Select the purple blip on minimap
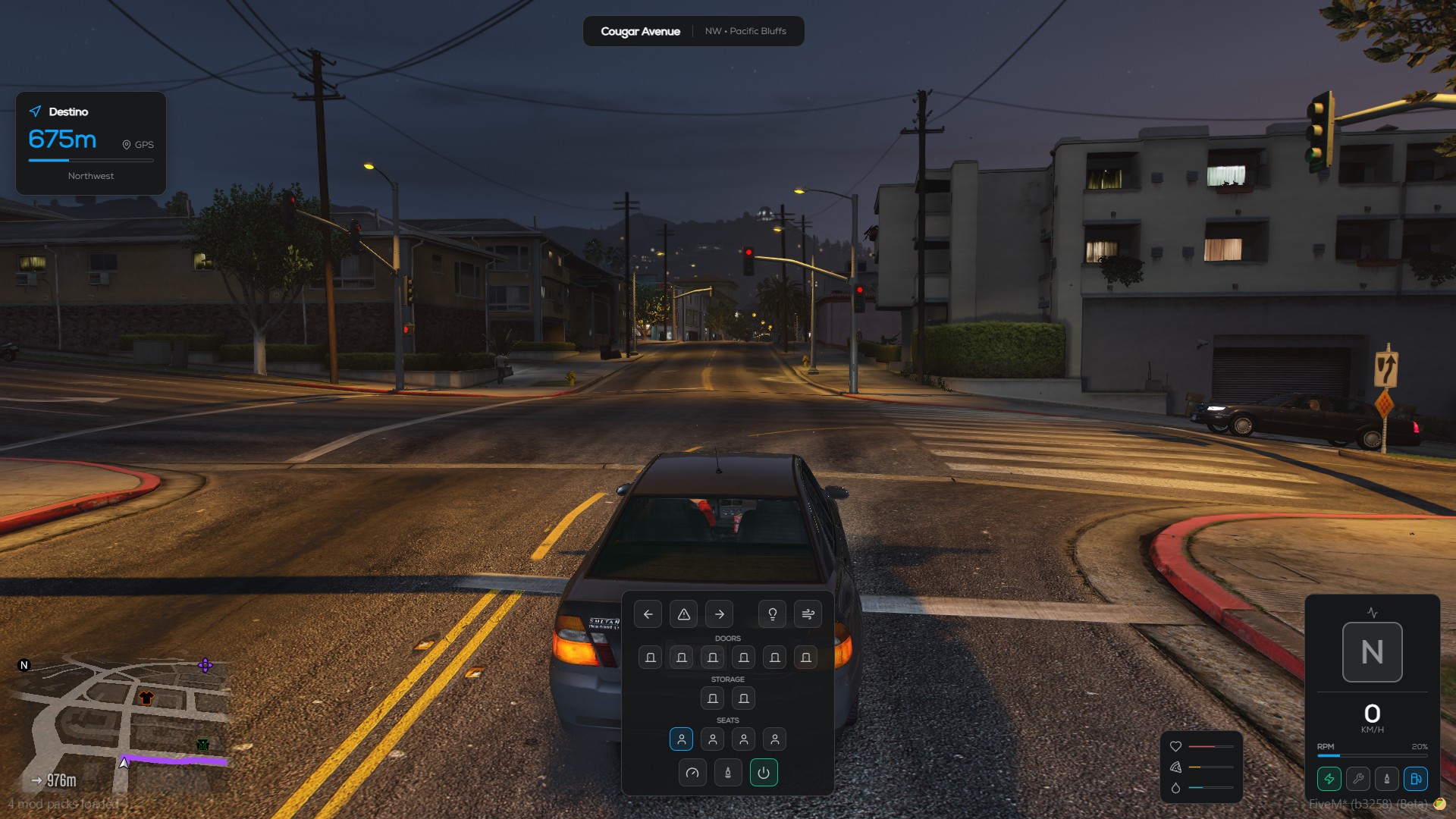 (x=205, y=666)
